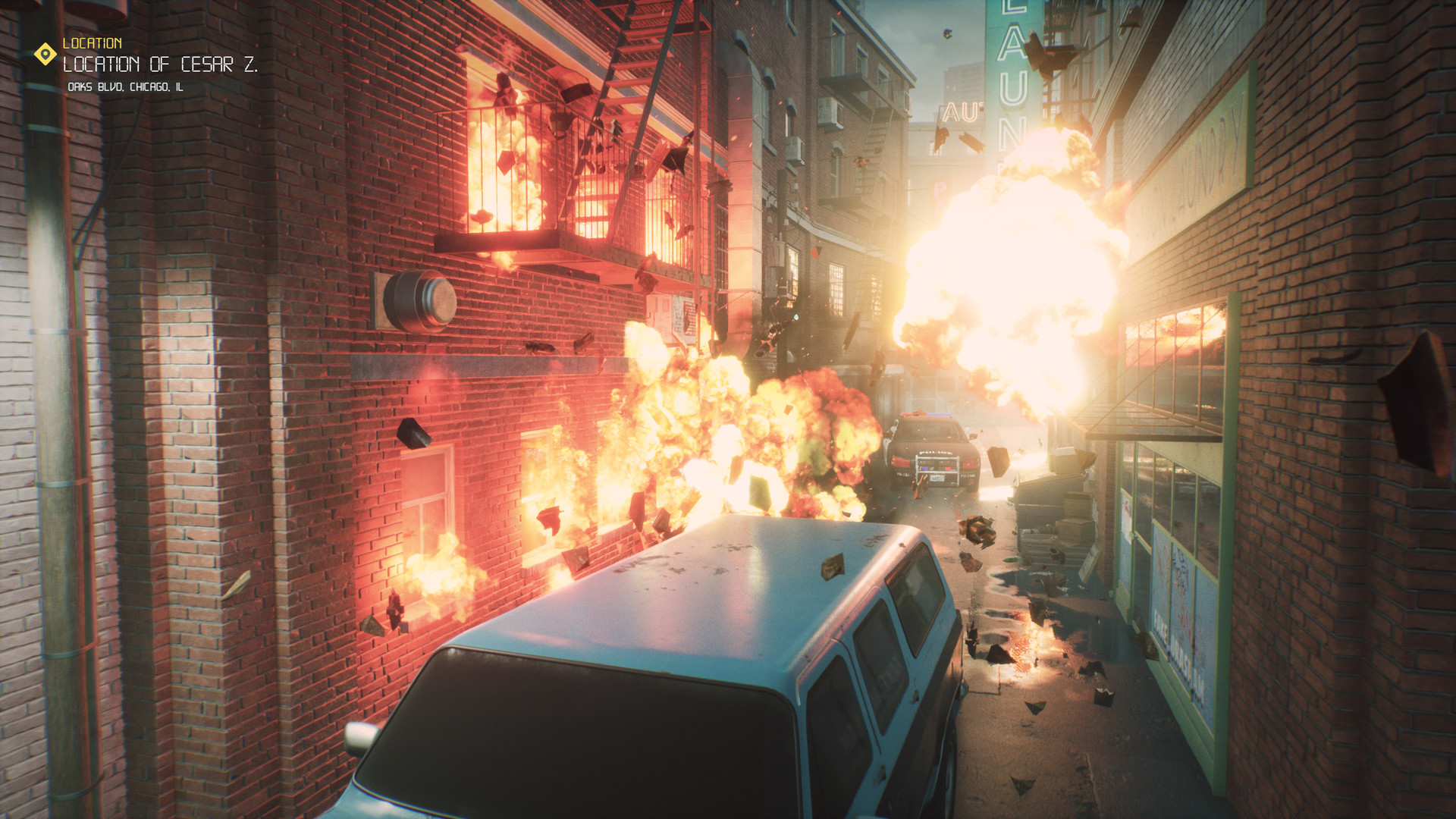Select the yellow LOCATION label in the HUD
Viewport: 1456px width, 819px height.
coord(93,42)
